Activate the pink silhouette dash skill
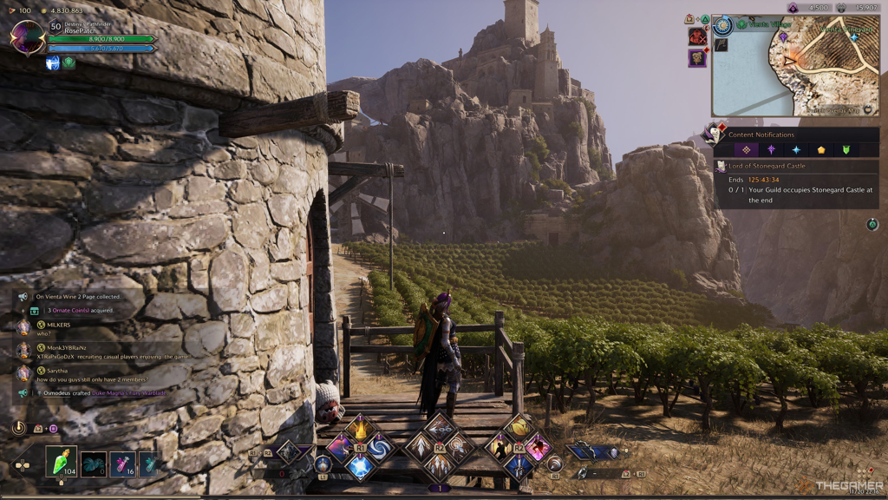Viewport: 888px width, 500px height. 538,447
